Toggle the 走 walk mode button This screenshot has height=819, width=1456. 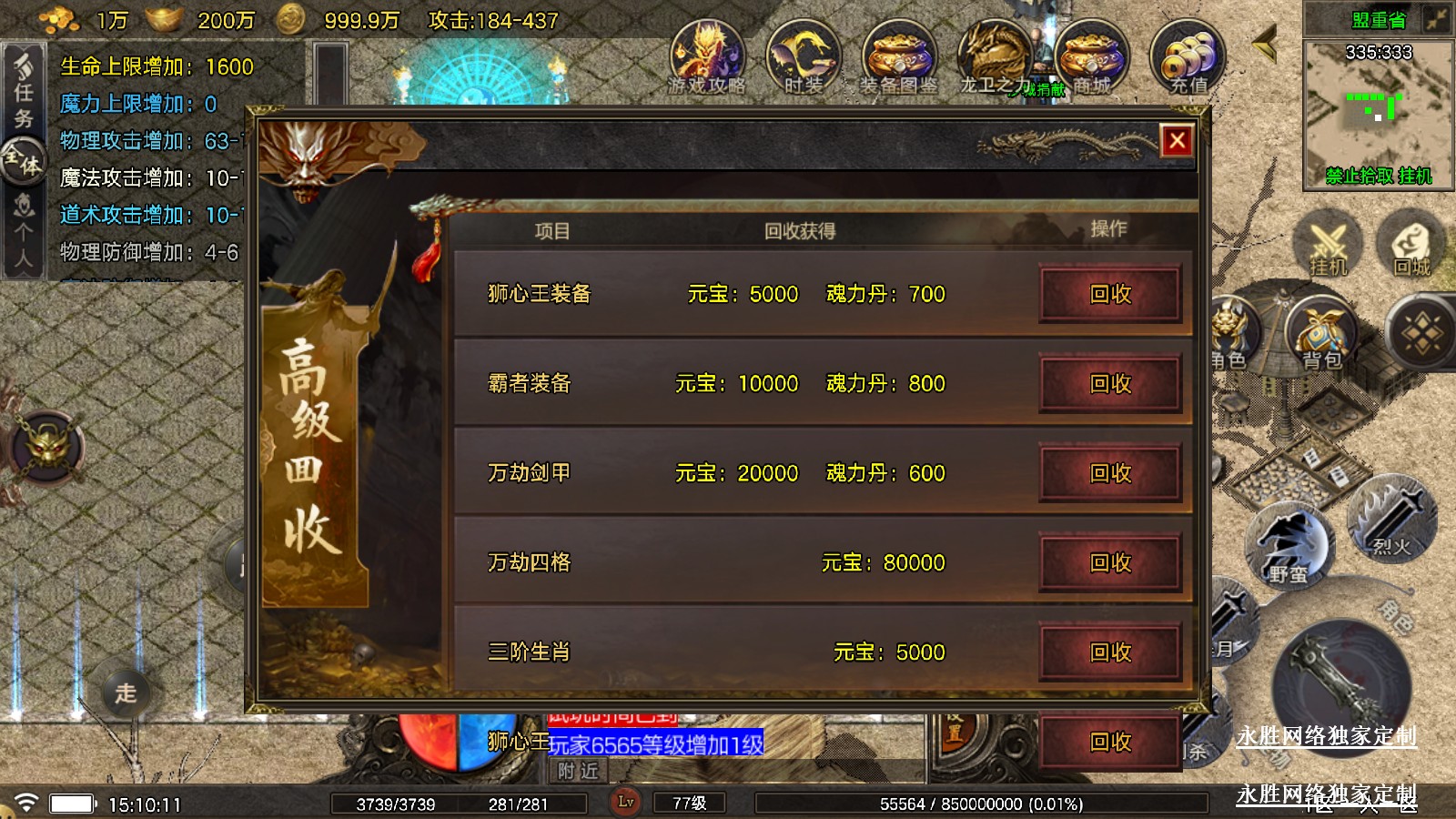(126, 693)
